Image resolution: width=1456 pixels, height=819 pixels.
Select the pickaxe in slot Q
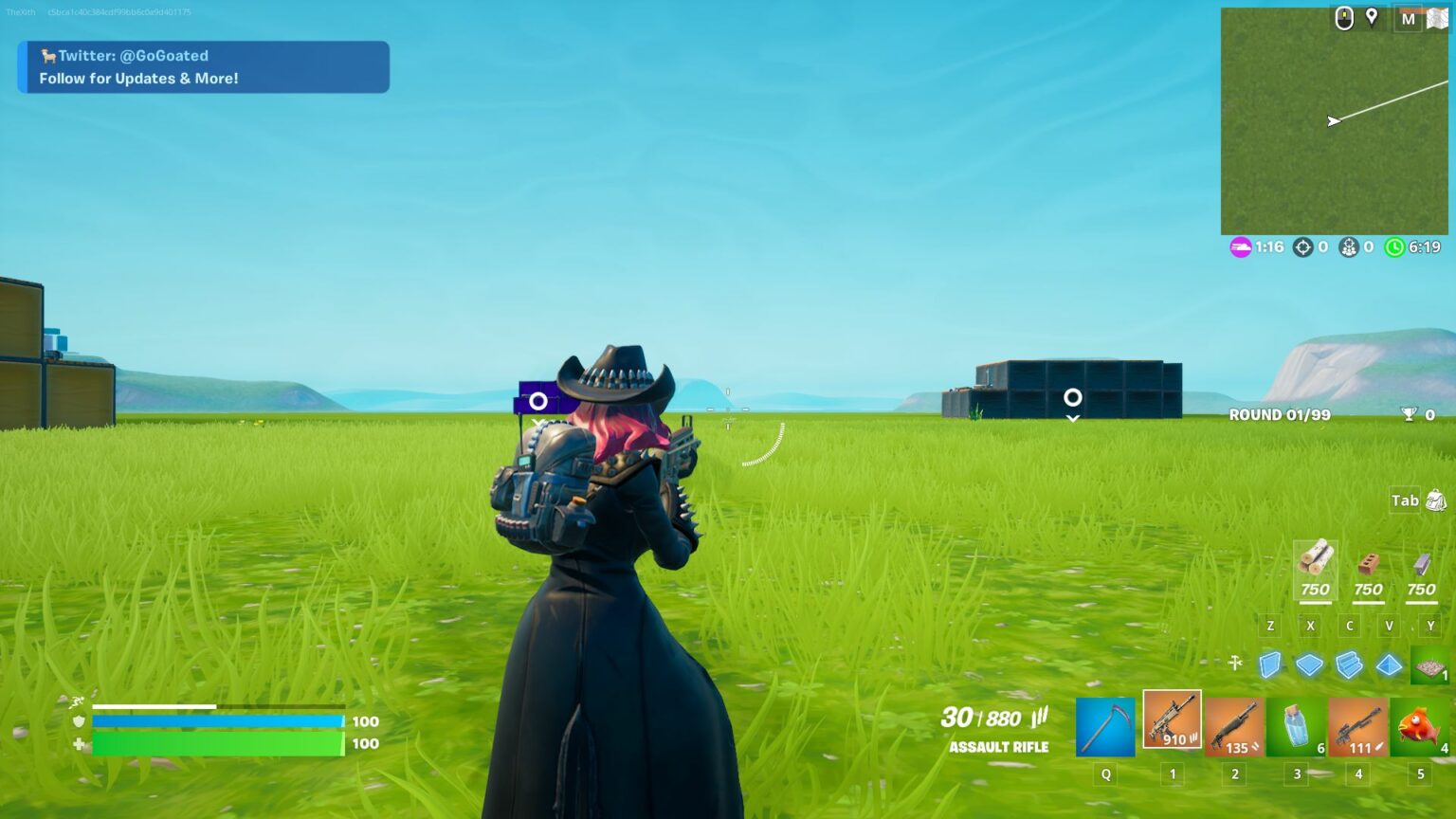(1105, 725)
